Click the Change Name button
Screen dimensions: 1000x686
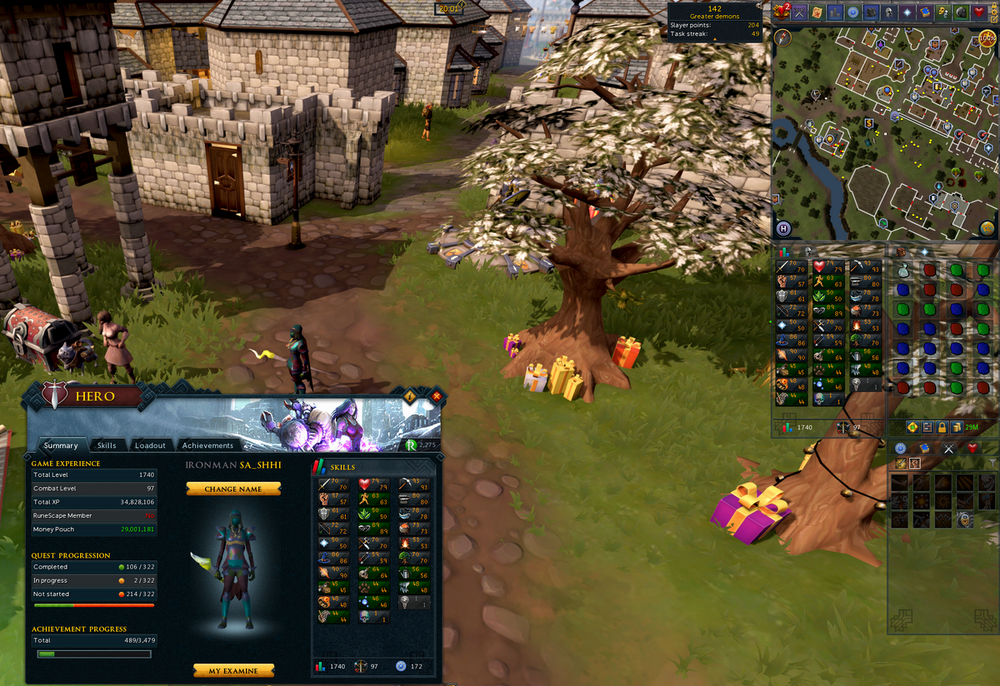pos(233,489)
